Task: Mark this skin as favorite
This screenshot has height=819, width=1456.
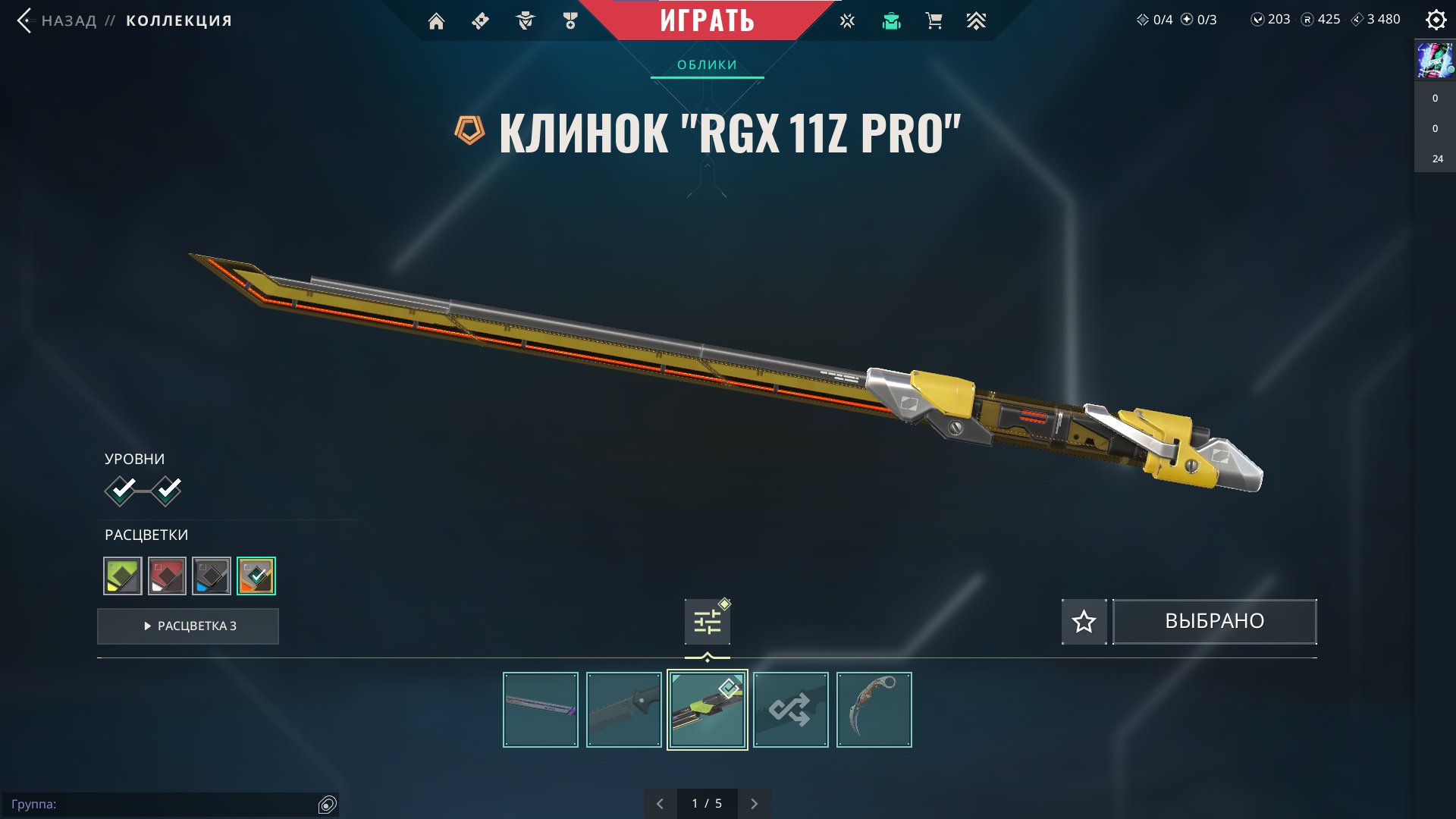Action: [x=1084, y=622]
